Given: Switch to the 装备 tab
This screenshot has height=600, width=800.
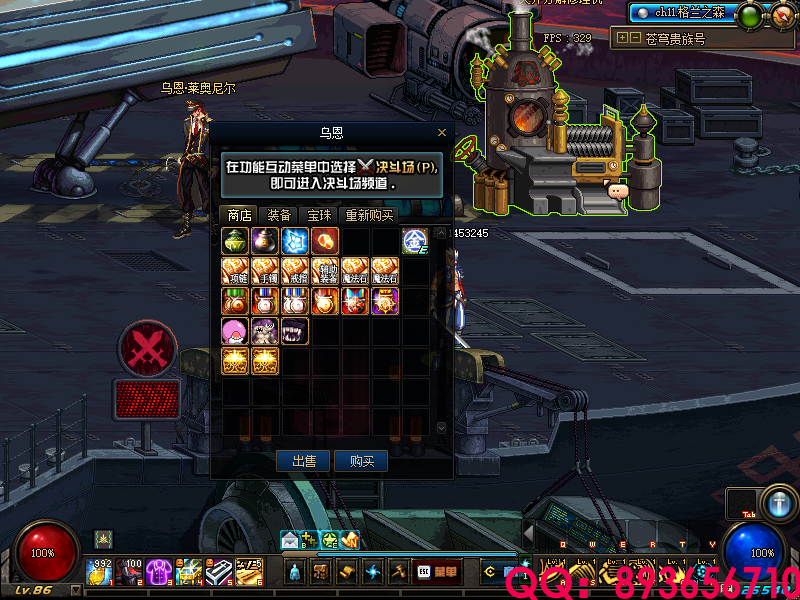Looking at the screenshot, I should 279,215.
